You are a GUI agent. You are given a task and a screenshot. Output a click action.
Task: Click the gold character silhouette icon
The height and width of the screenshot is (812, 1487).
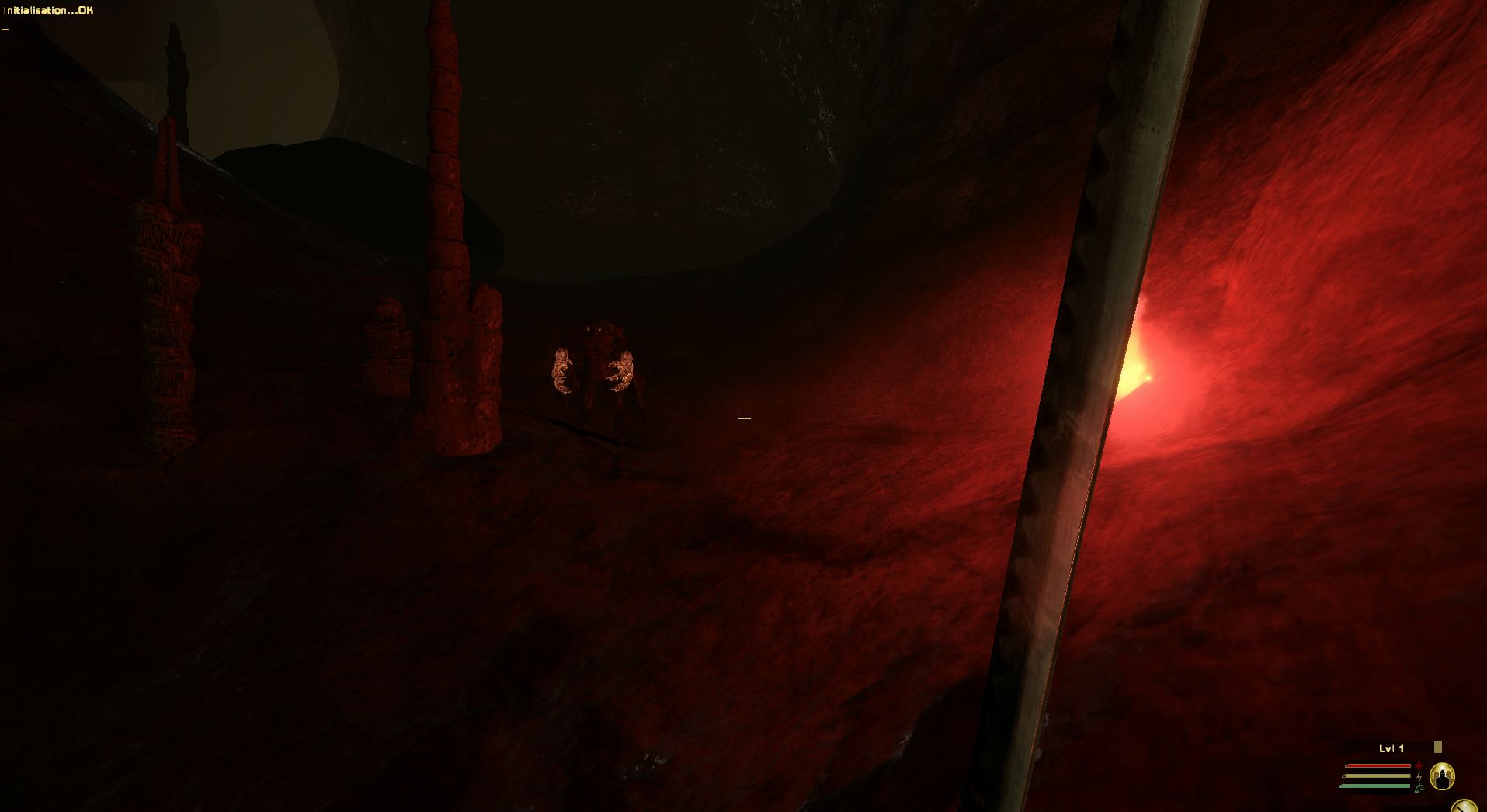(1442, 776)
